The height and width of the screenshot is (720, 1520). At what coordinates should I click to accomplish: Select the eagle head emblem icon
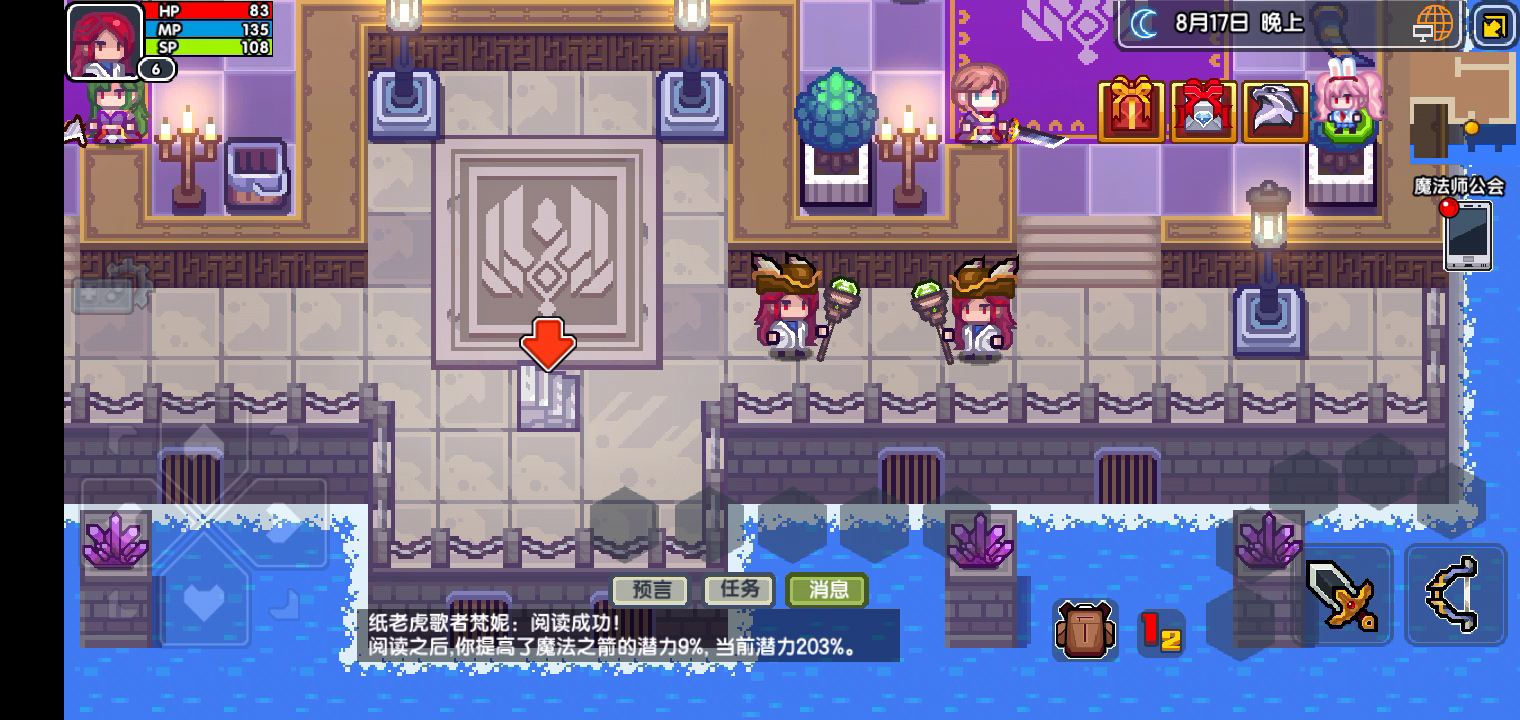[1272, 113]
